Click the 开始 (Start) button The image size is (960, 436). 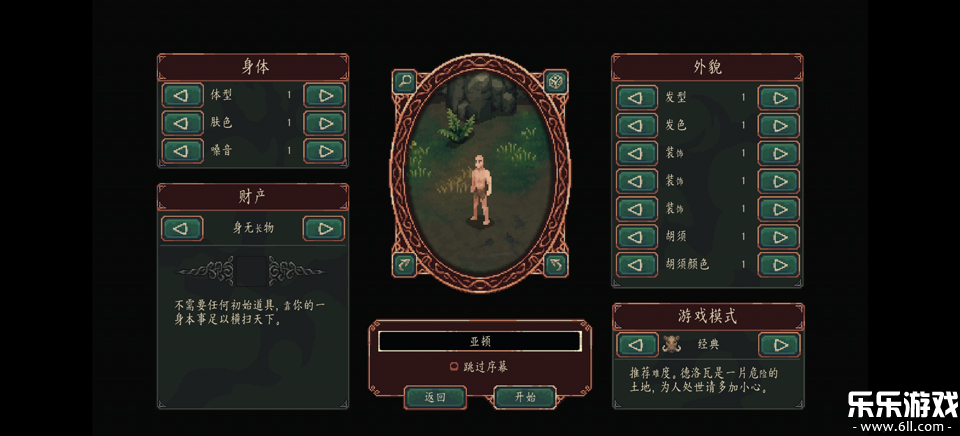525,397
